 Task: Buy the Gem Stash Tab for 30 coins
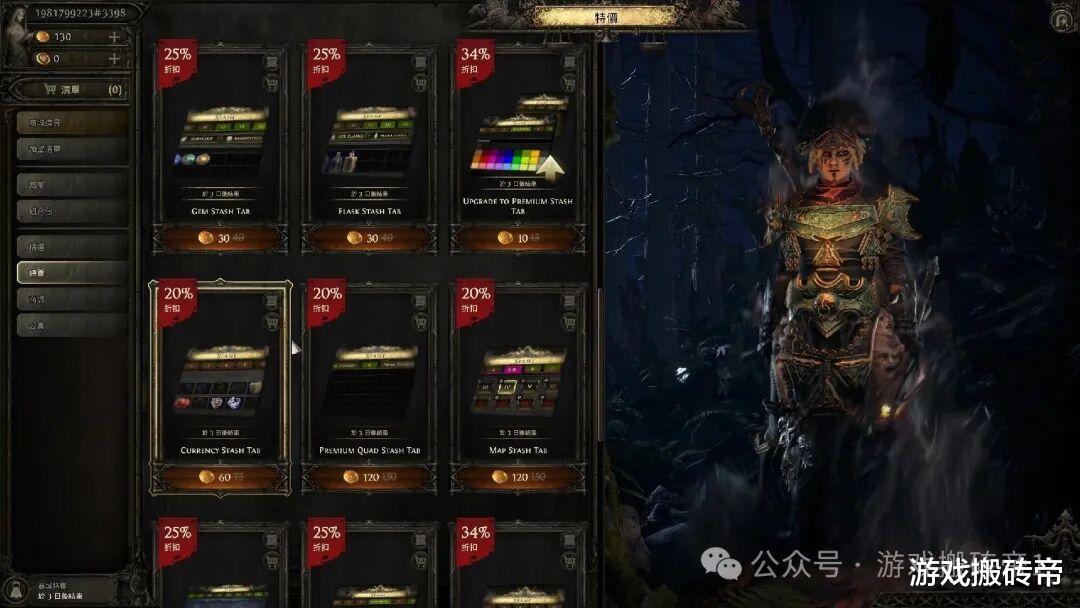point(220,238)
